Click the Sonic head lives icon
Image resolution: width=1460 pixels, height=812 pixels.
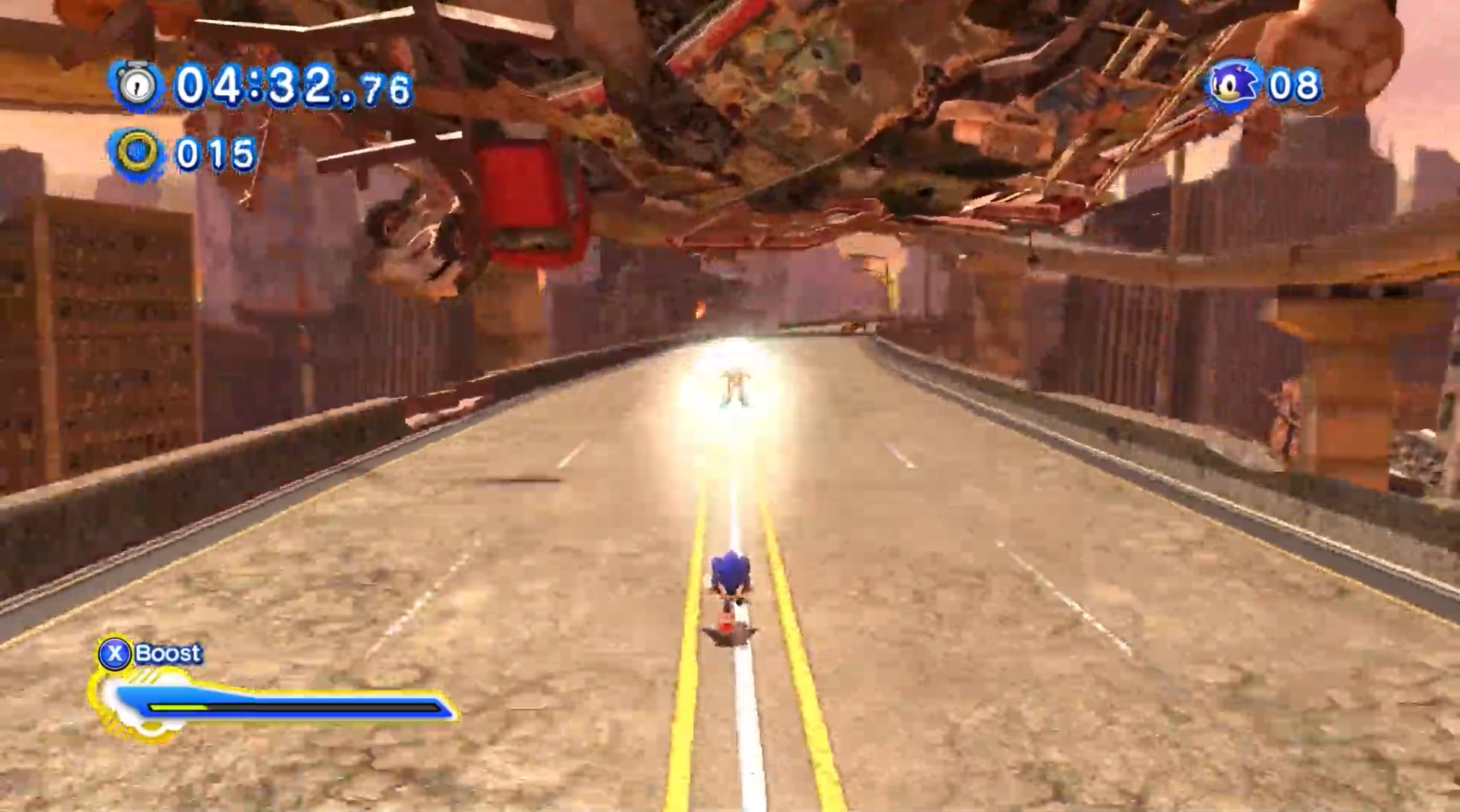click(x=1232, y=85)
